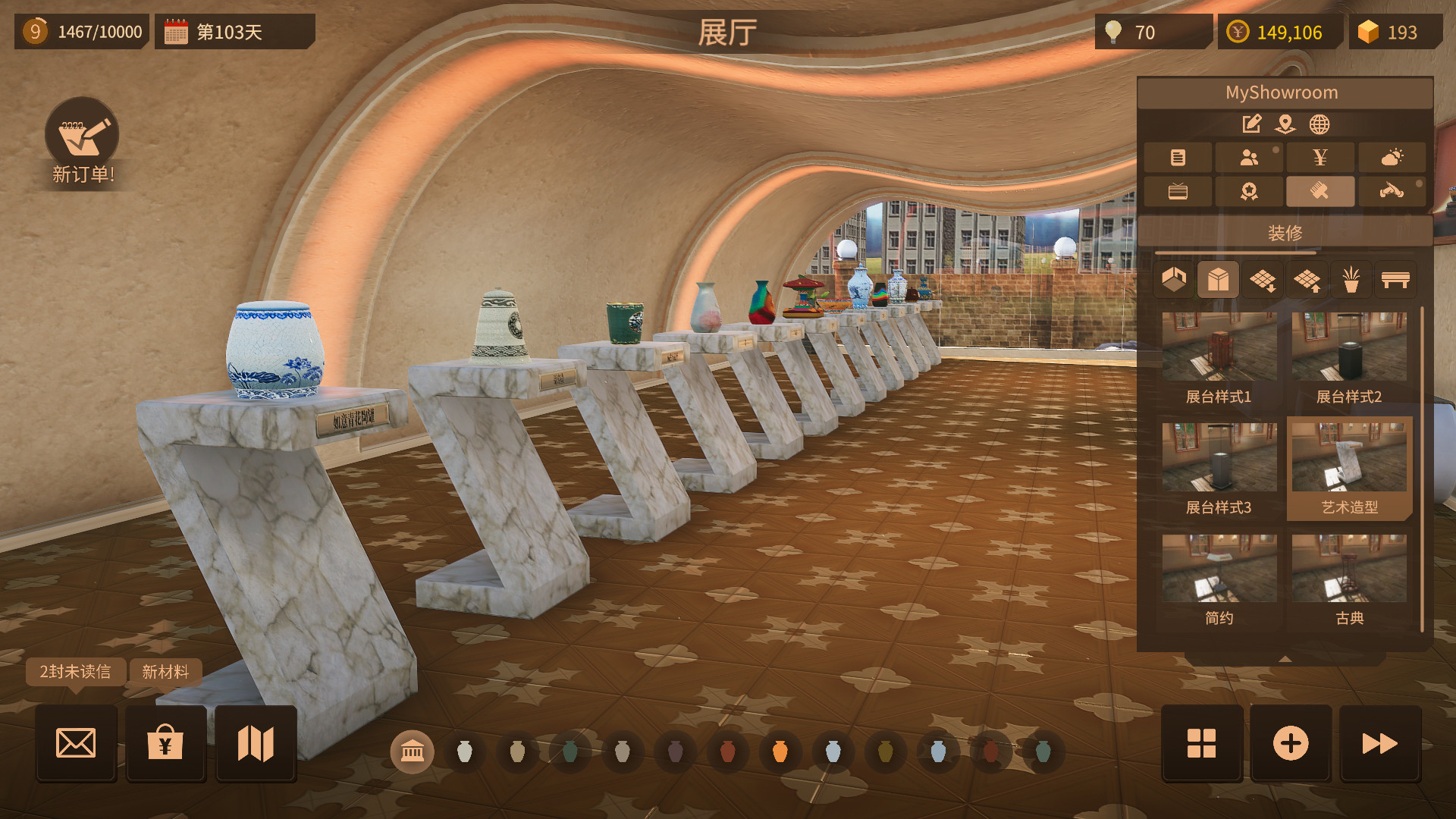Select the handshake trade icon
The height and width of the screenshot is (819, 1456).
click(1391, 191)
